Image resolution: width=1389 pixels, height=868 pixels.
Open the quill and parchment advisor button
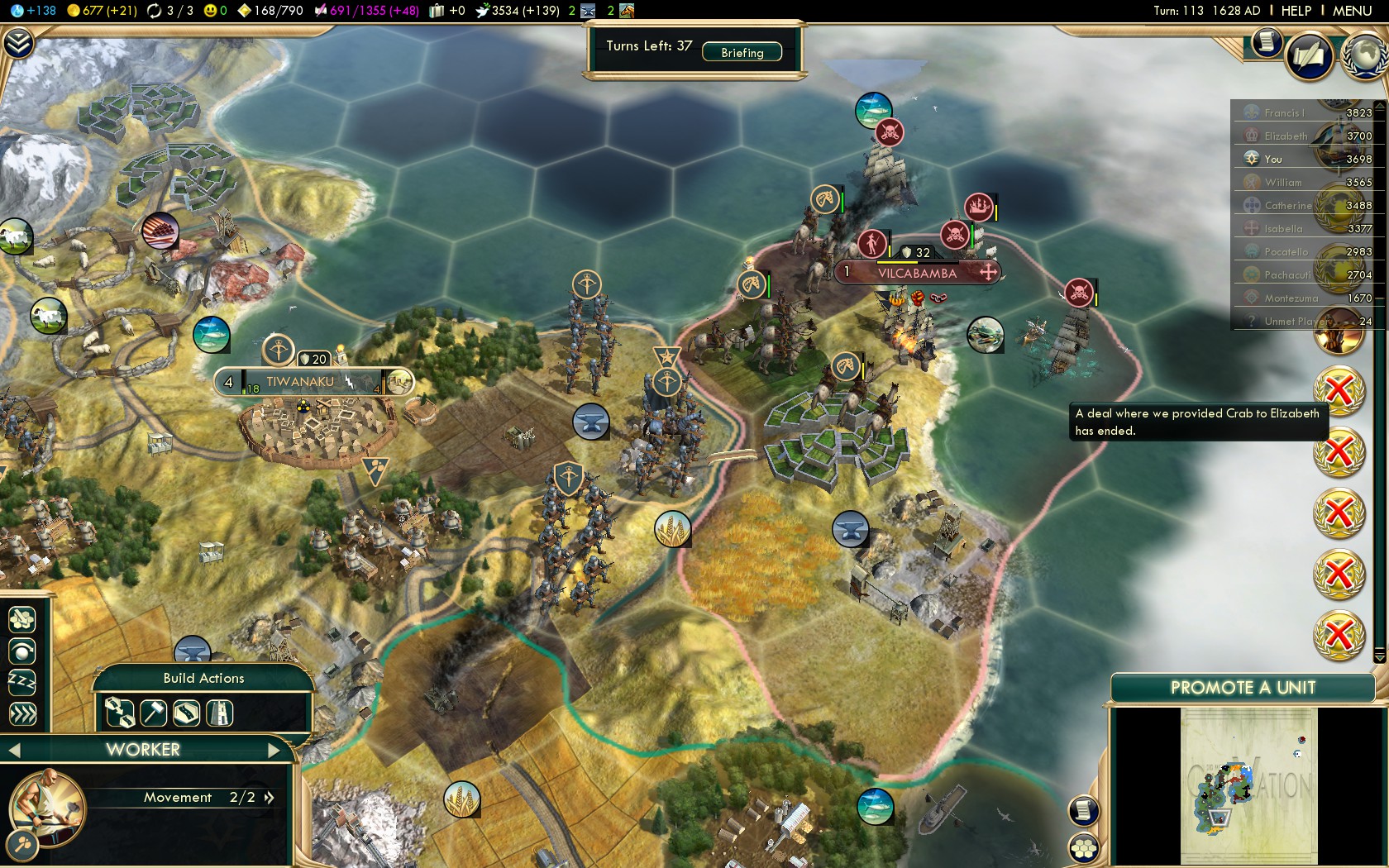(1310, 56)
